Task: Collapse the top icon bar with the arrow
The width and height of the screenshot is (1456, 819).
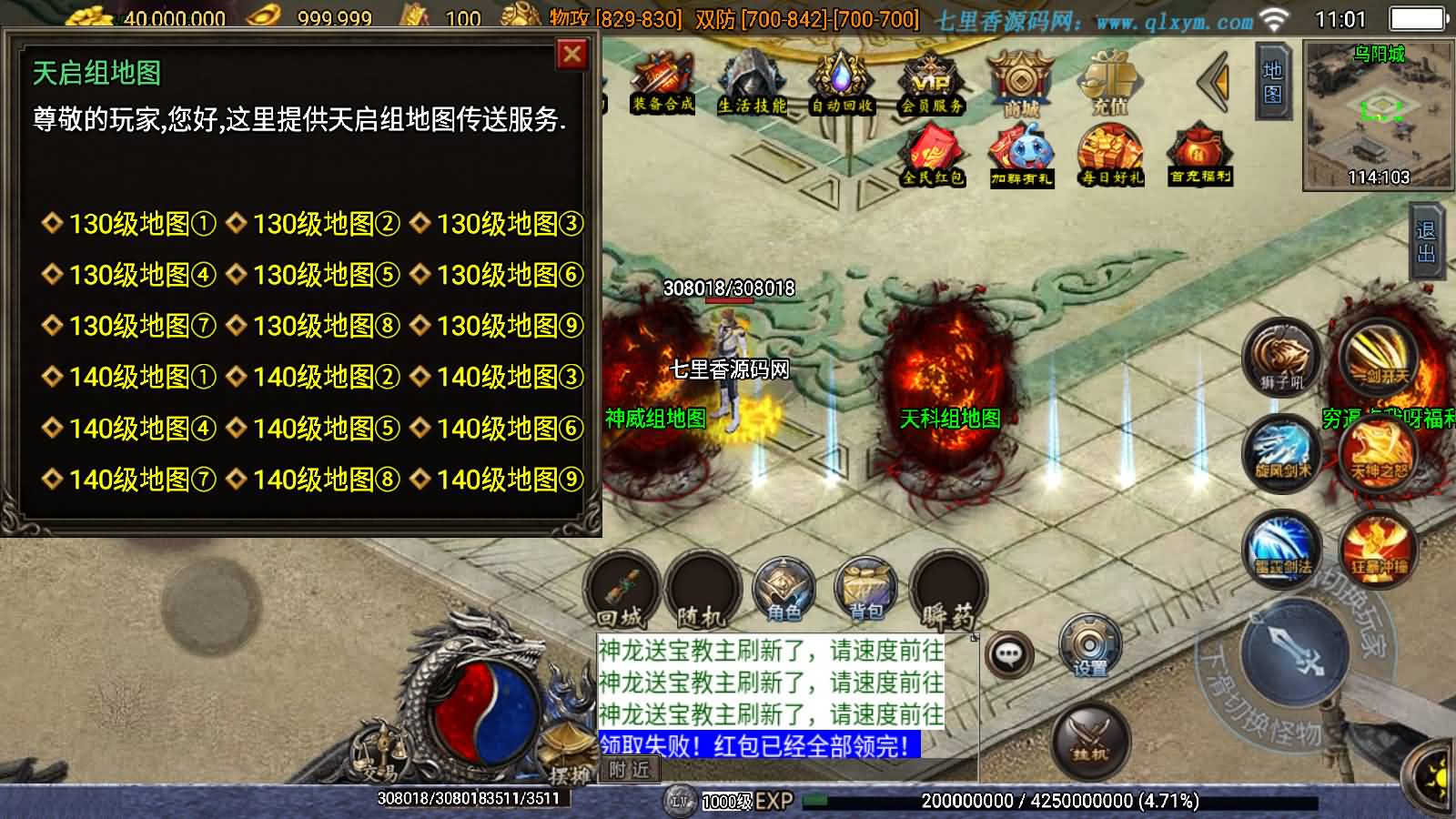Action: pyautogui.click(x=1211, y=84)
